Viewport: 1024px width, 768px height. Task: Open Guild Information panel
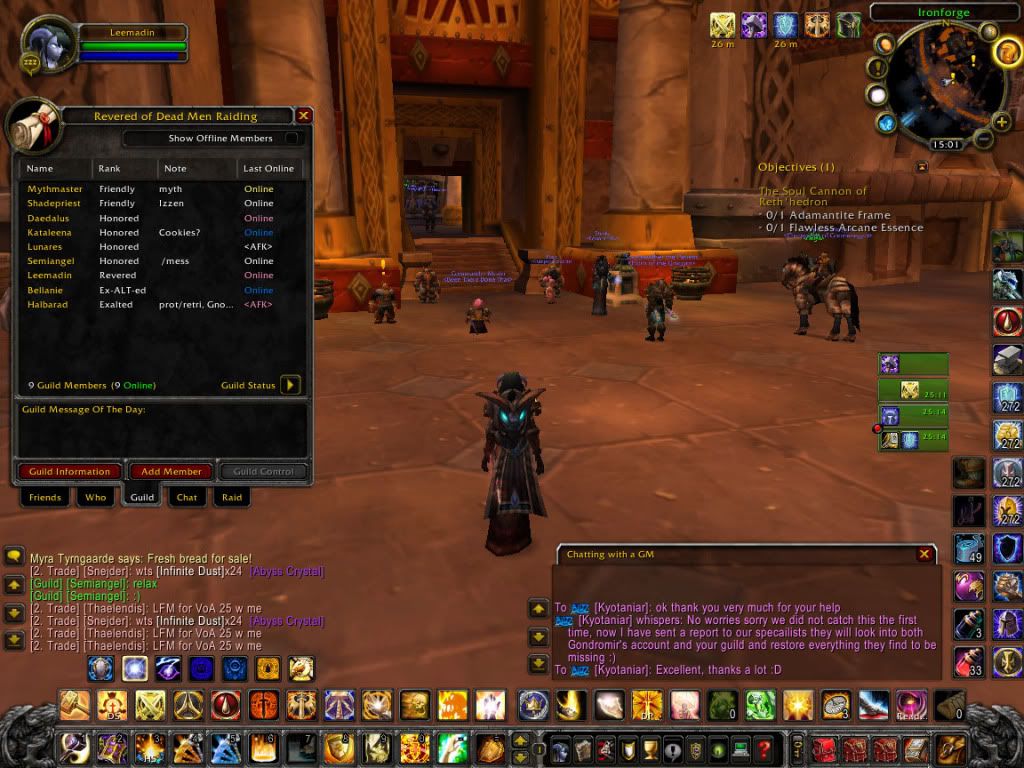point(69,471)
